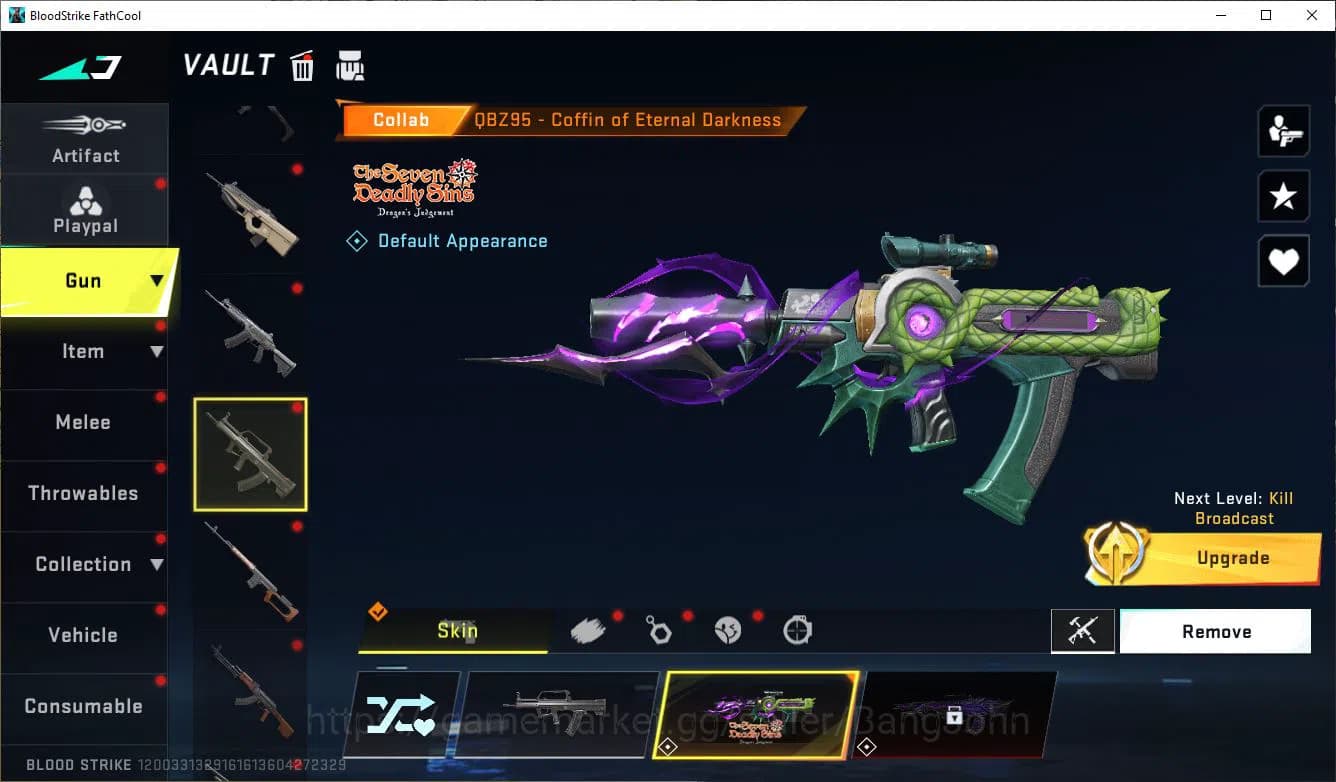Click the dismantle icon next to the trash can

click(x=350, y=65)
